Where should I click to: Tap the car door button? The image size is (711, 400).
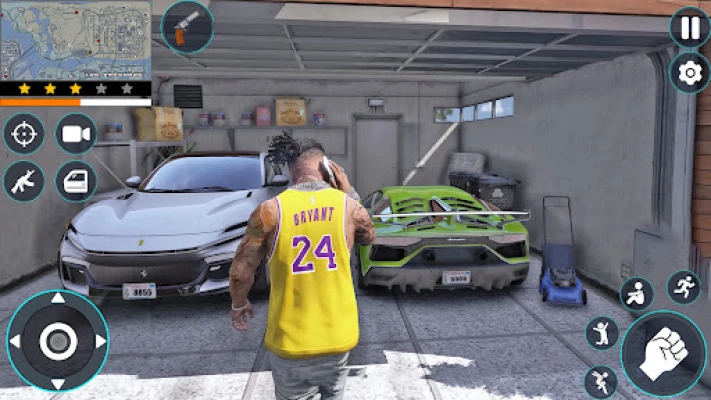point(75,181)
